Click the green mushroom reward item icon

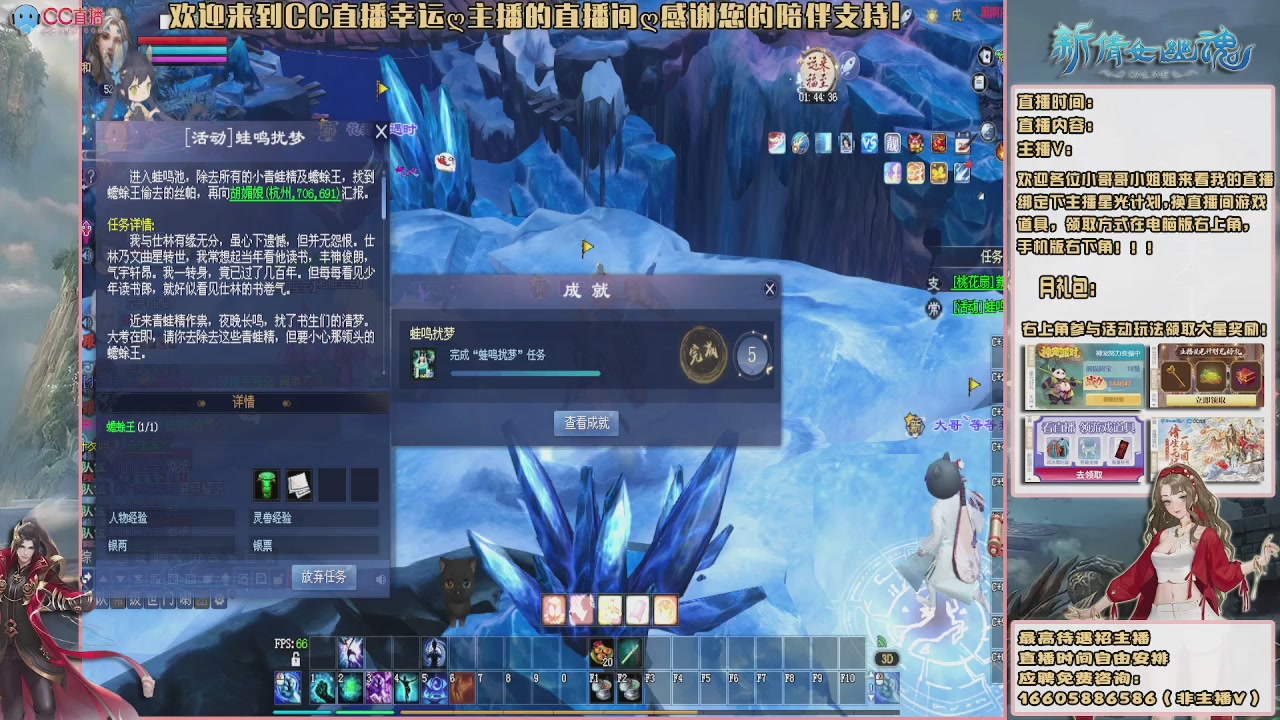tap(267, 485)
